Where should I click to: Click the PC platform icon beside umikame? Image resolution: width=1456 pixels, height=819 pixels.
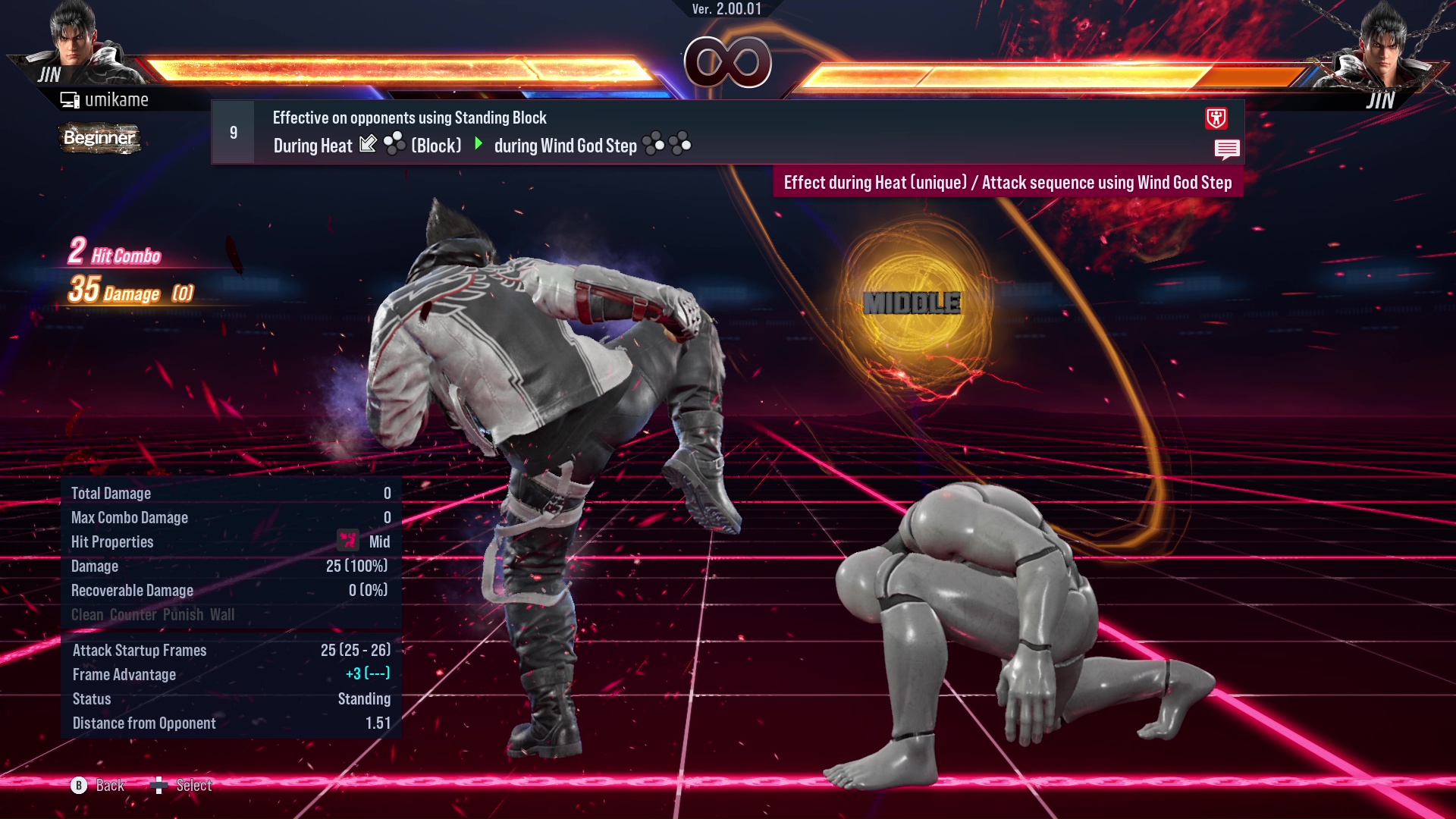[69, 98]
